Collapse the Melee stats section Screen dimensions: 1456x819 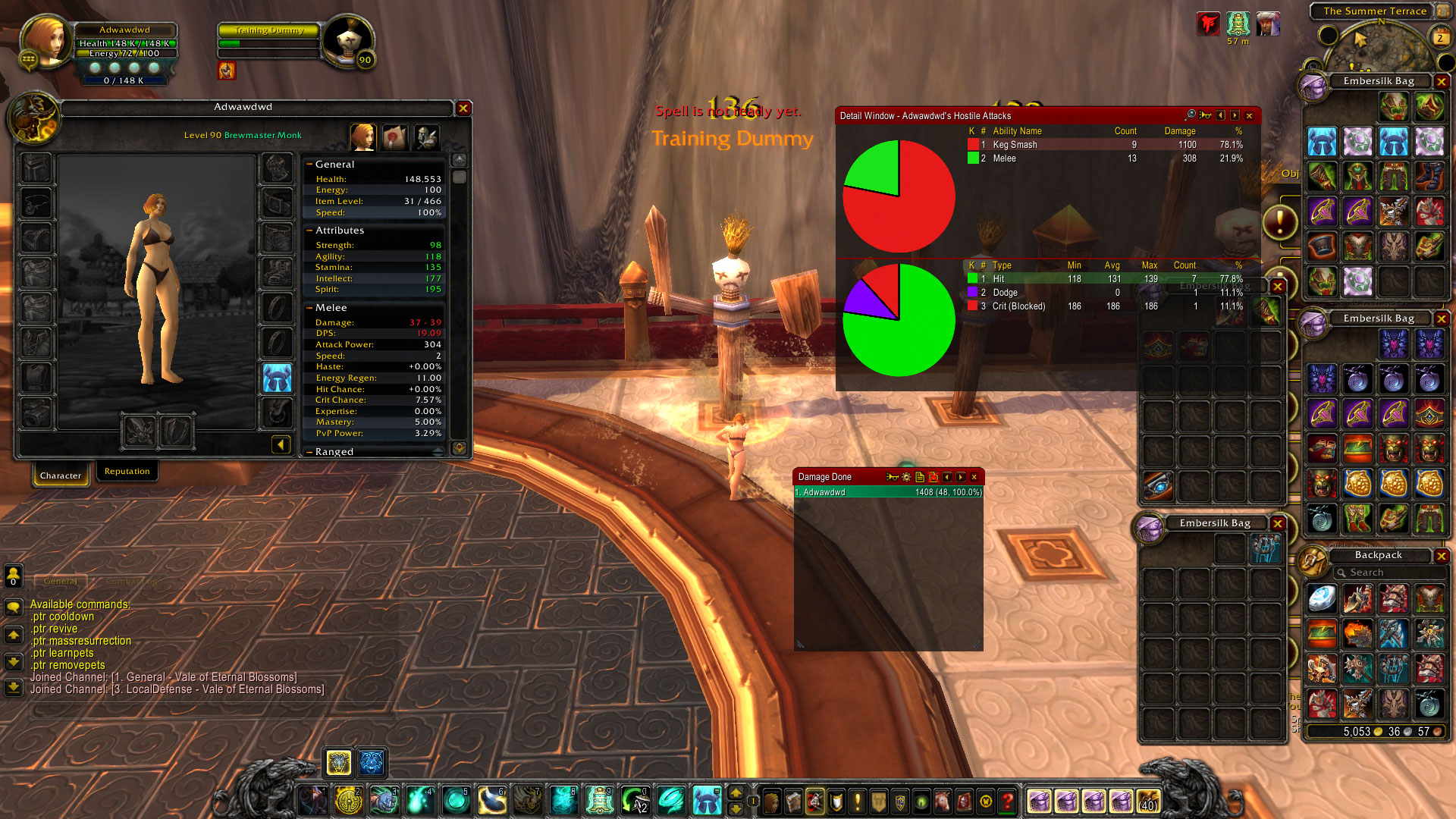click(x=309, y=307)
